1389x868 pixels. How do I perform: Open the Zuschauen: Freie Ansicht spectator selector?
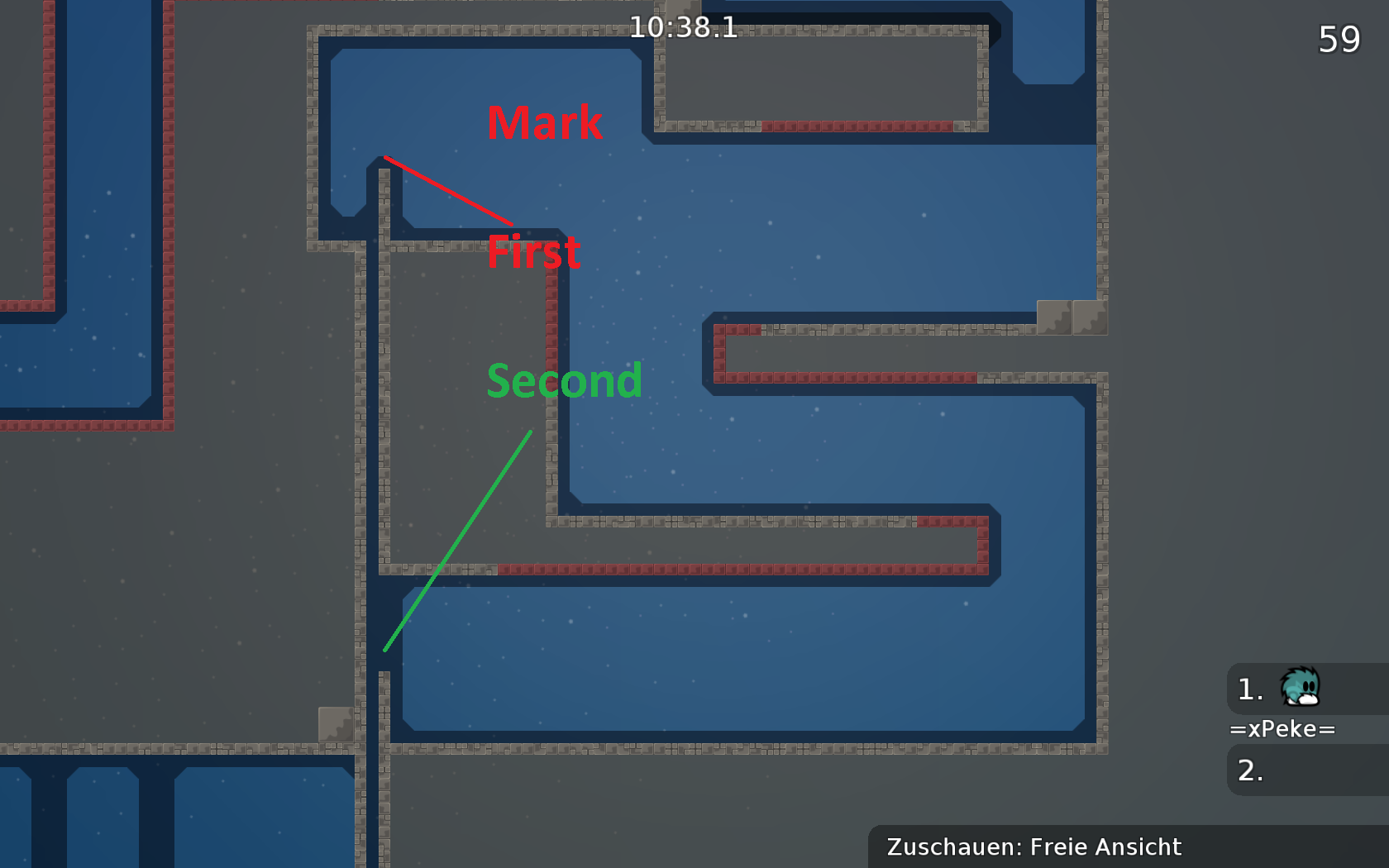point(1033,846)
